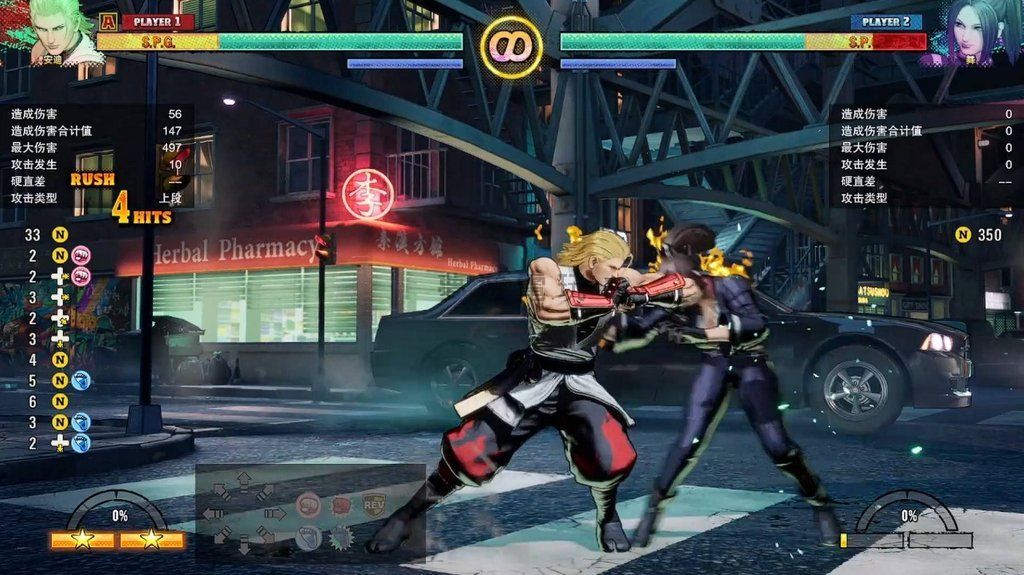
Task: Activate the green spiked heavy kick icon
Action: (342, 538)
